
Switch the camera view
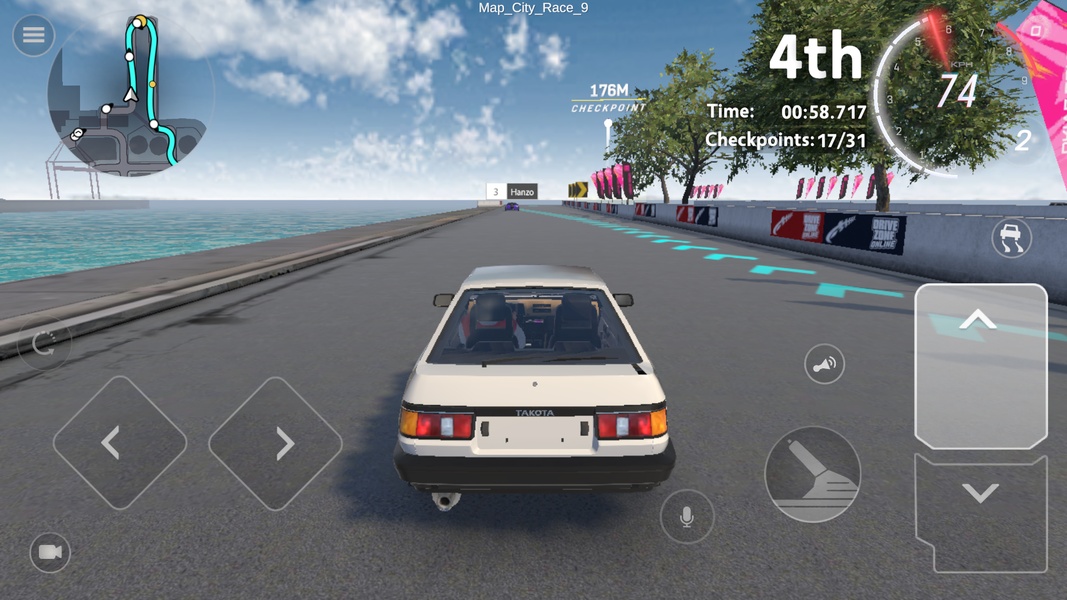[x=50, y=552]
